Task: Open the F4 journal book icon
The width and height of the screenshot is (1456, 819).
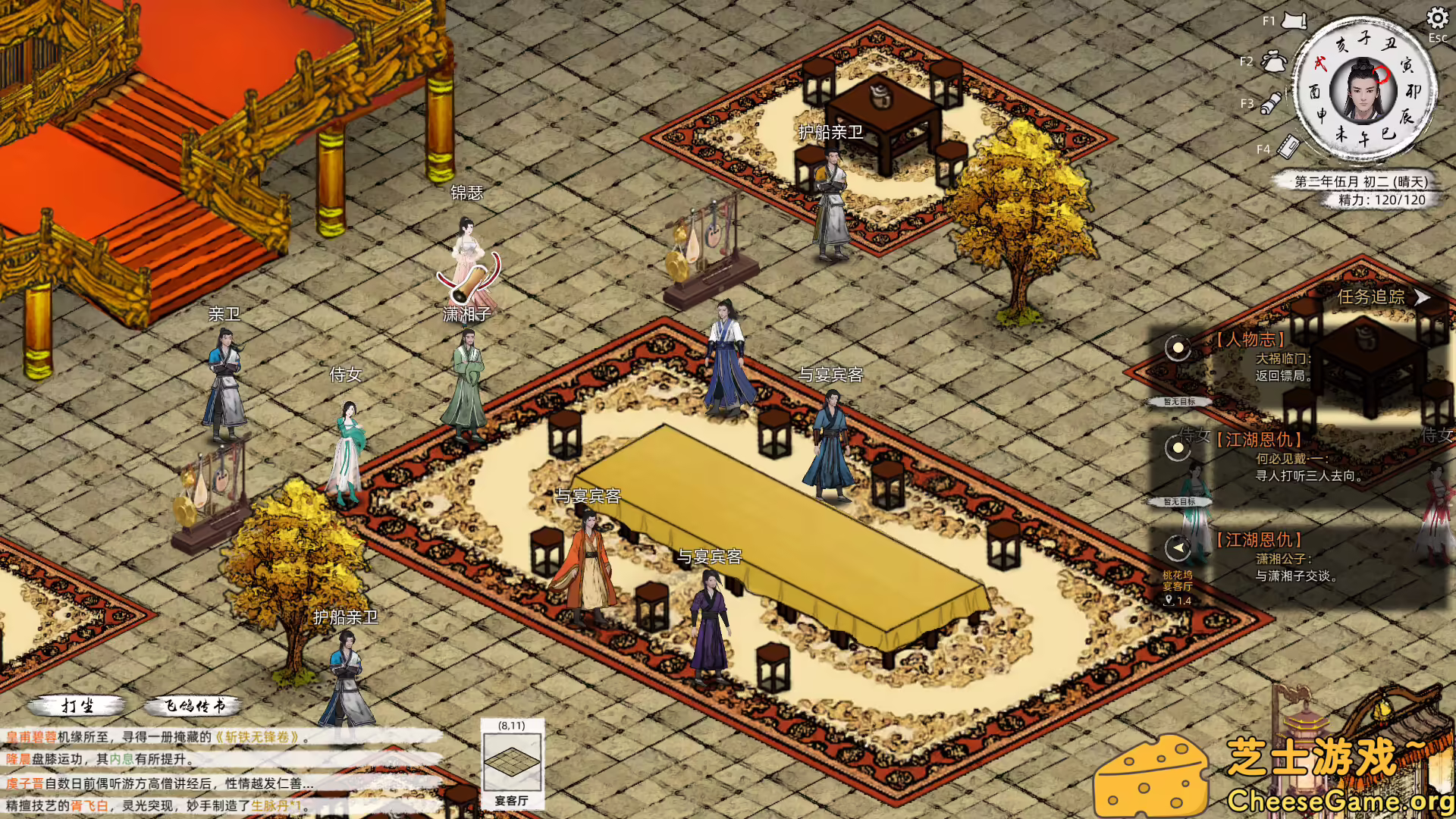Action: pos(1287,148)
